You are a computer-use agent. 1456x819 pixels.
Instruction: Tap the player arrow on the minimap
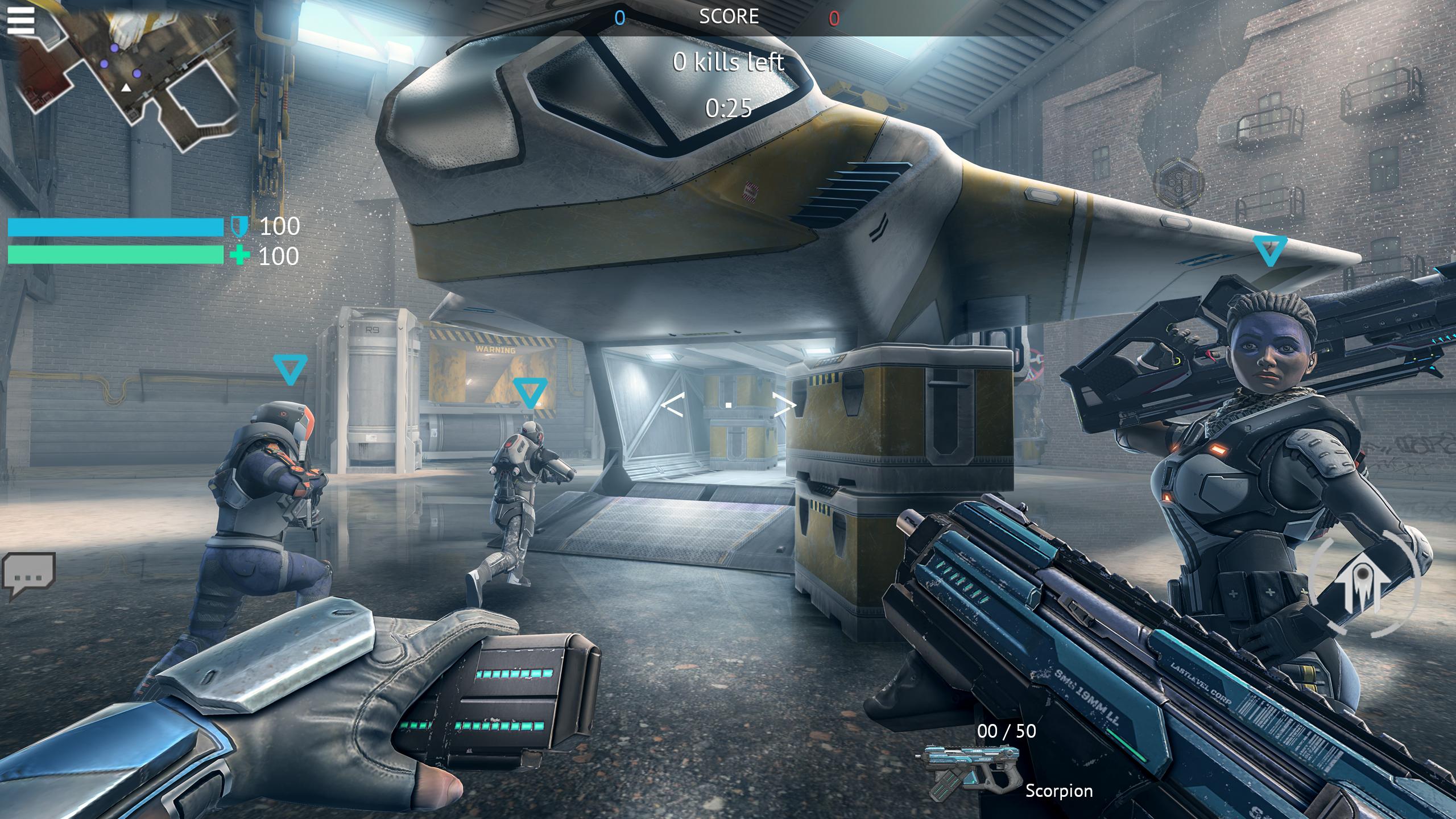click(x=126, y=89)
